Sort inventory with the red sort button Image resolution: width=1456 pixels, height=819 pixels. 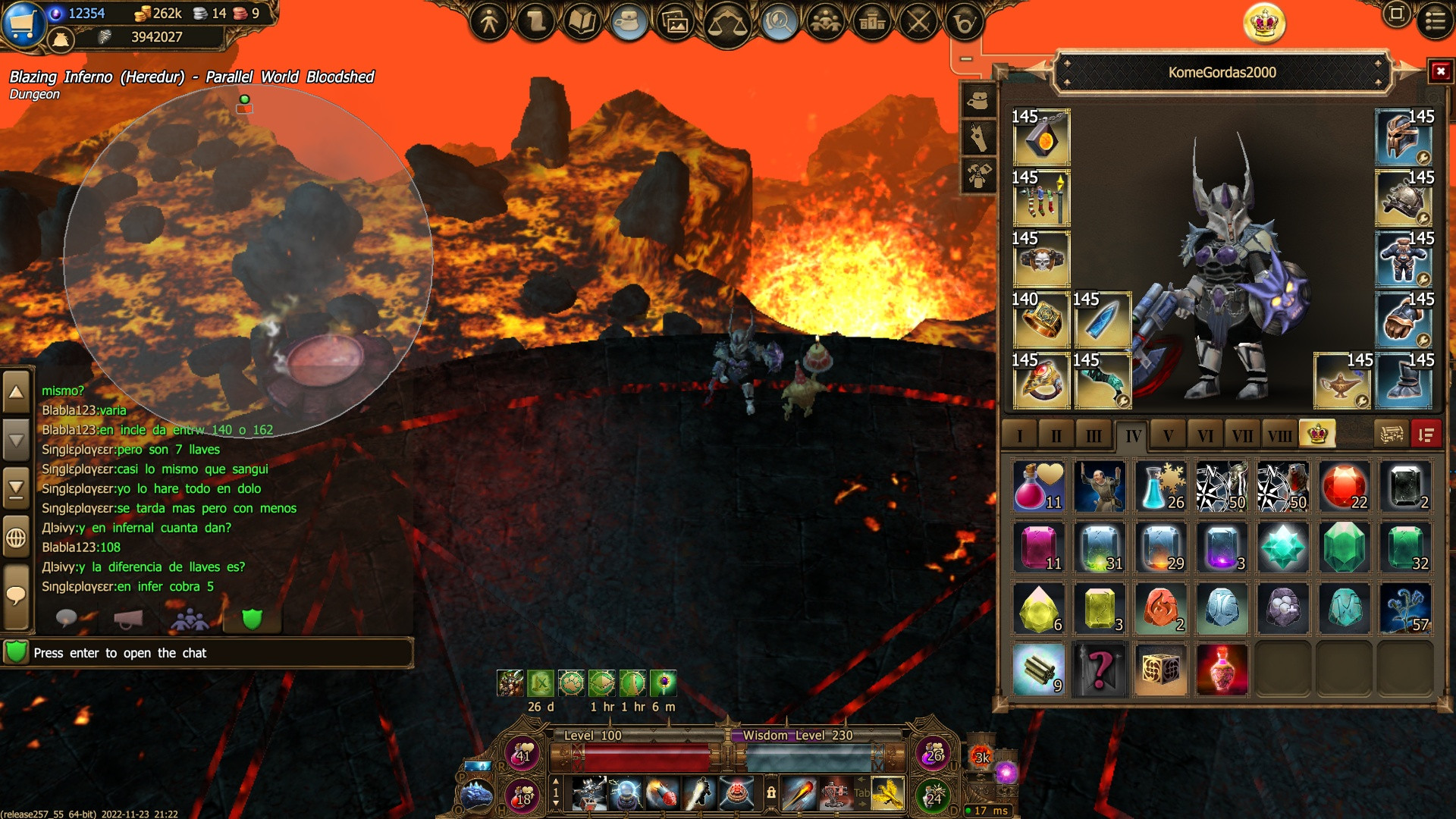pos(1426,435)
